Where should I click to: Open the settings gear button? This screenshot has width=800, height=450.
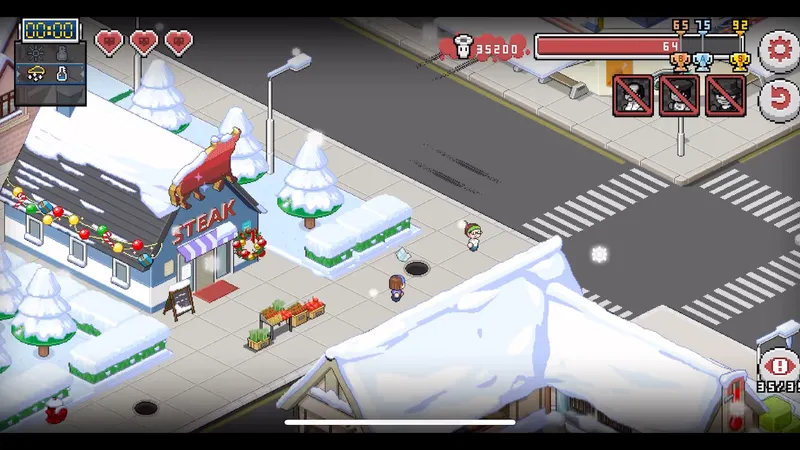click(779, 50)
